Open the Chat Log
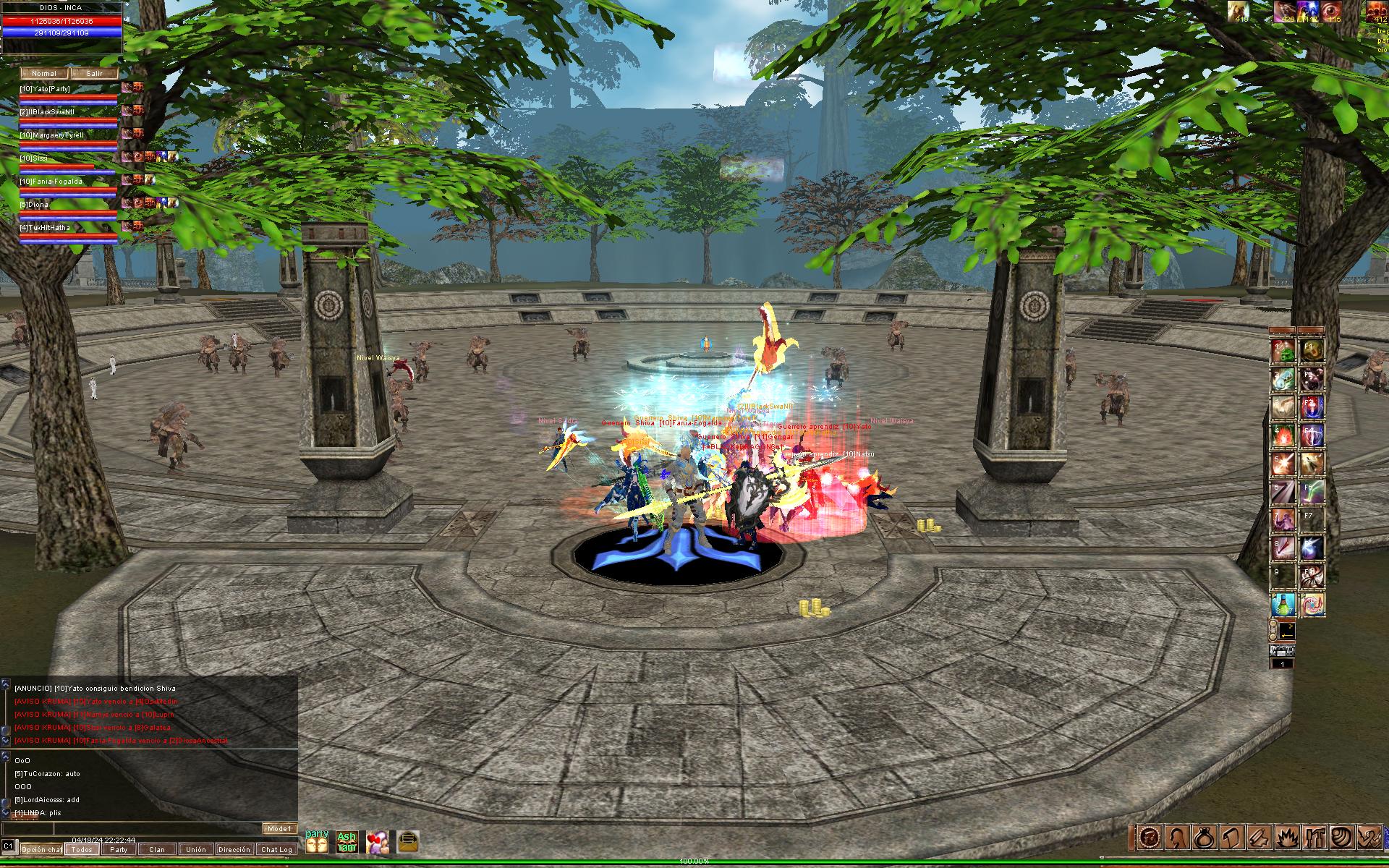Viewport: 1389px width, 868px height. pyautogui.click(x=276, y=850)
